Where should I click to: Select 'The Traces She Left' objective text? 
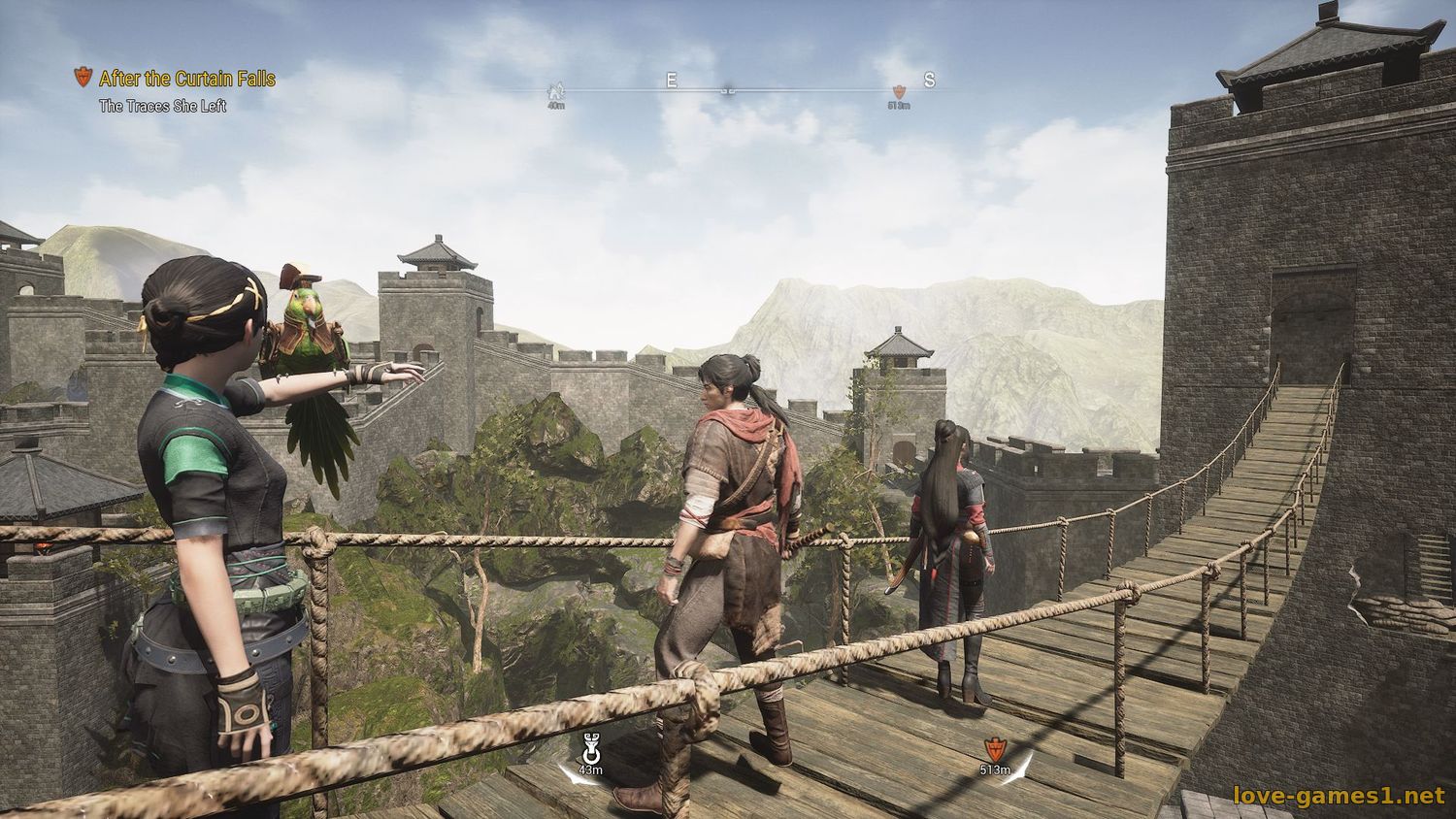[x=162, y=106]
